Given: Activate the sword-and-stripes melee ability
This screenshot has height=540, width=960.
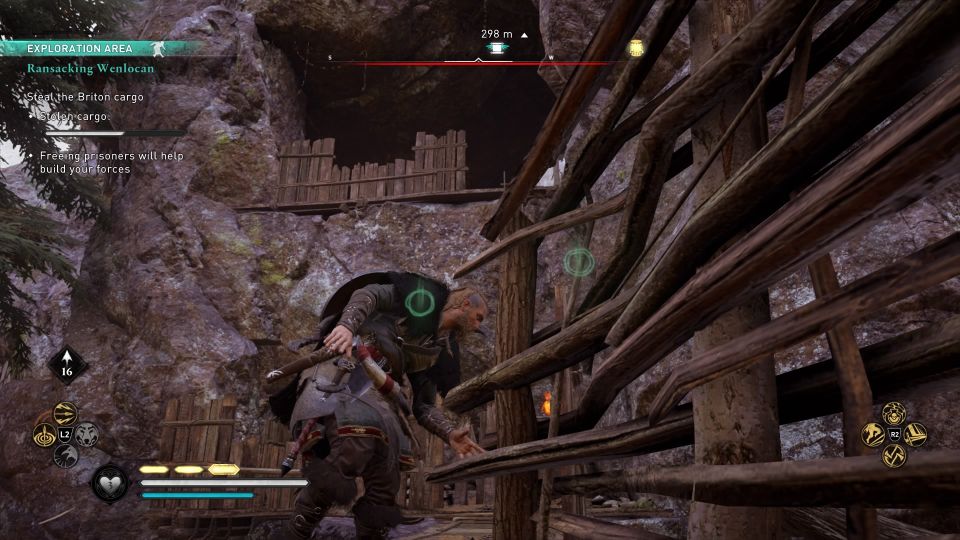Looking at the screenshot, I should point(915,435).
